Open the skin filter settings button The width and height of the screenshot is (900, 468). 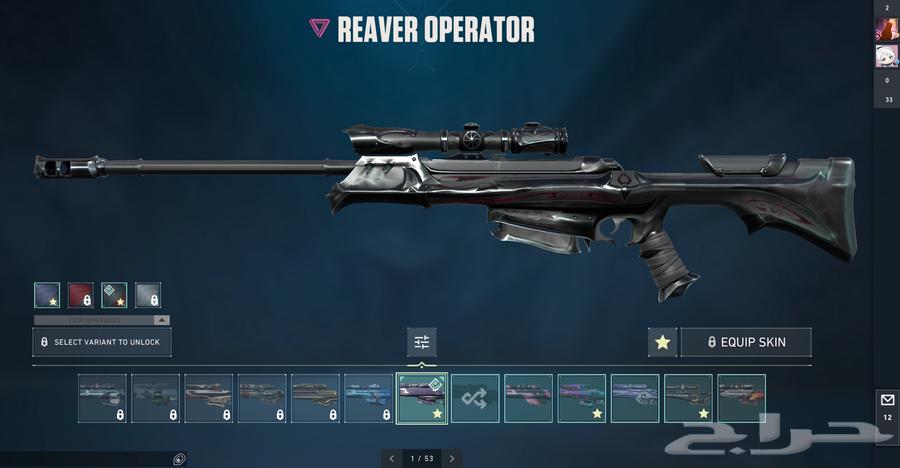[422, 342]
